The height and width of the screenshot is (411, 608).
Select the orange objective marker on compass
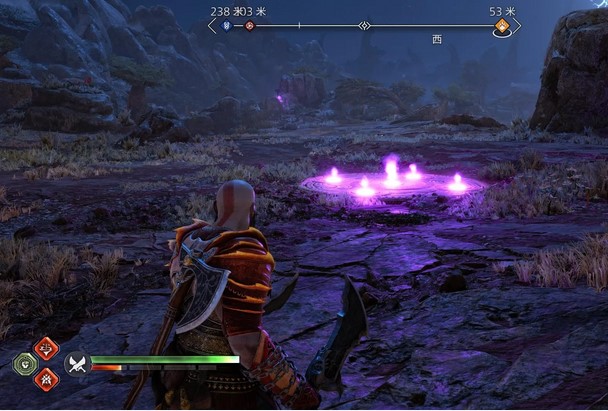coord(502,27)
